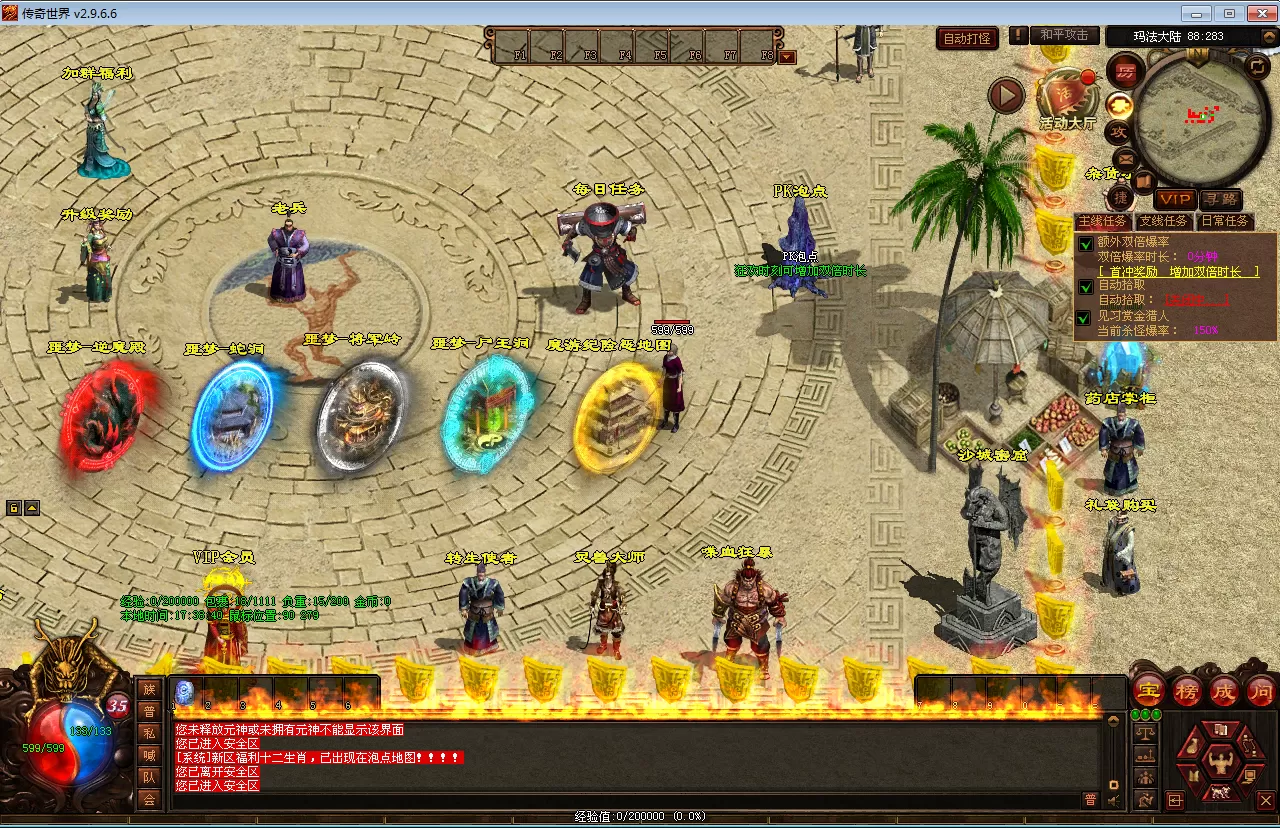Change the 和平攻击 attack mode

(1063, 35)
